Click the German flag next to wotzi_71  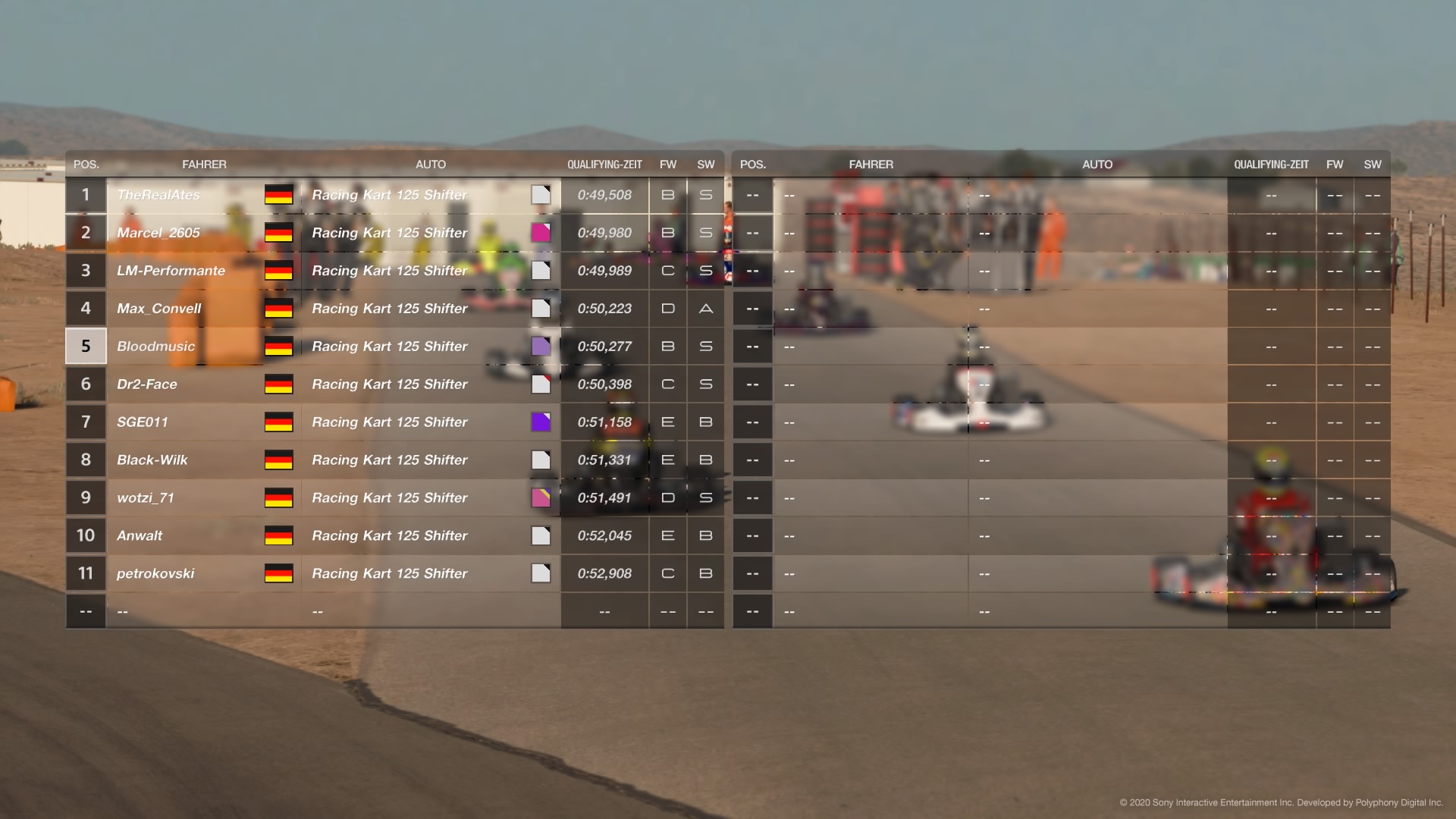click(278, 498)
